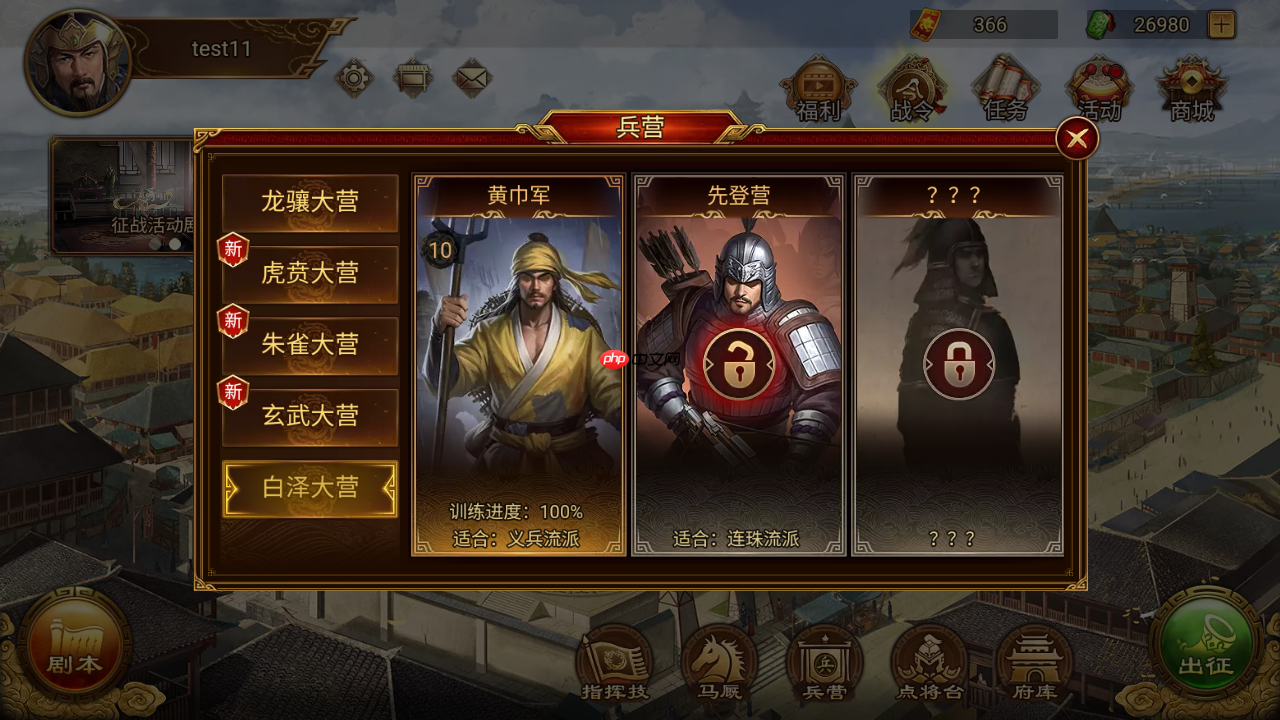Select the 虎贲大营 with new badge
The height and width of the screenshot is (720, 1280).
pyautogui.click(x=309, y=273)
